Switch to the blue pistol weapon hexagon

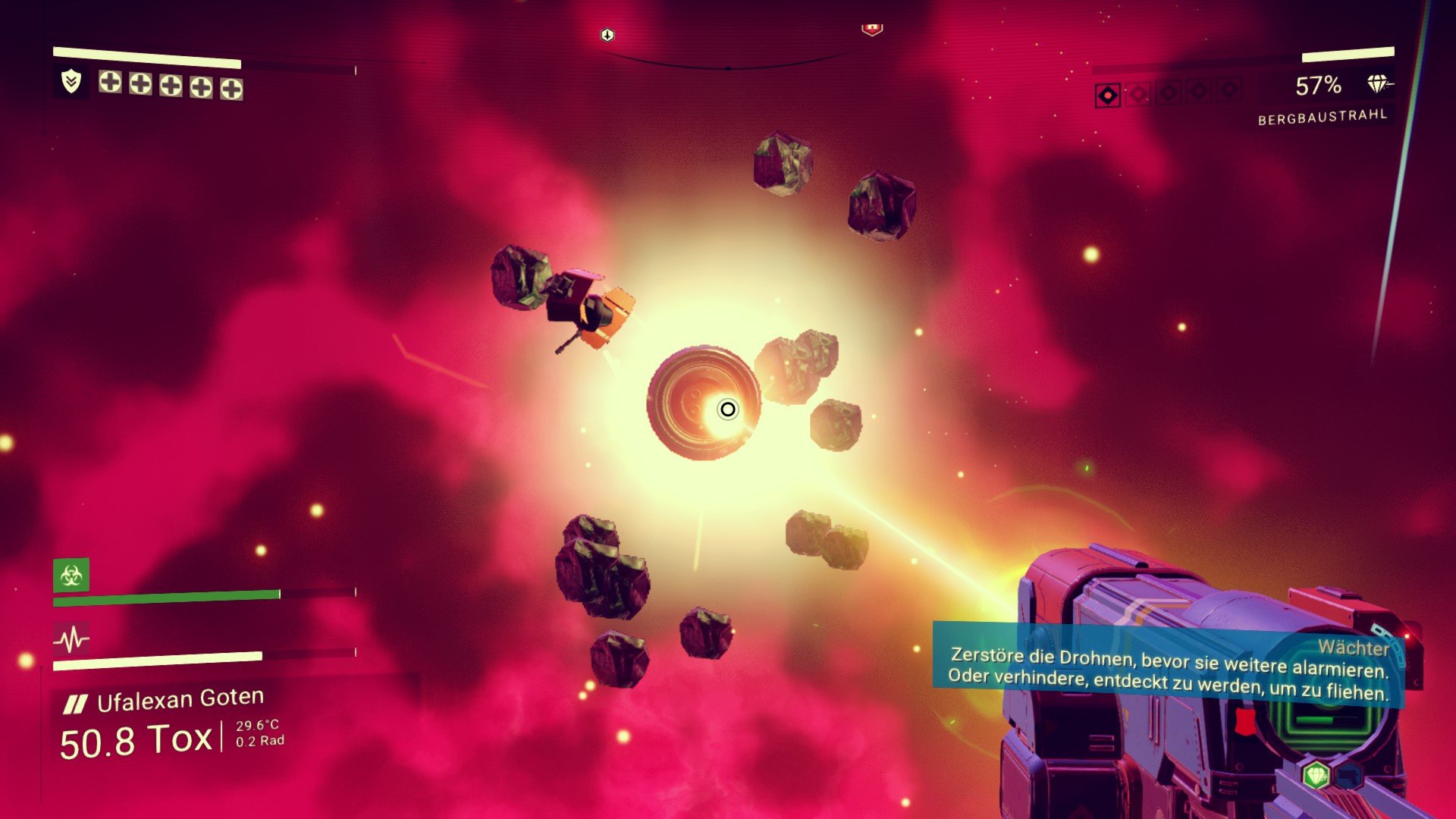1348,776
